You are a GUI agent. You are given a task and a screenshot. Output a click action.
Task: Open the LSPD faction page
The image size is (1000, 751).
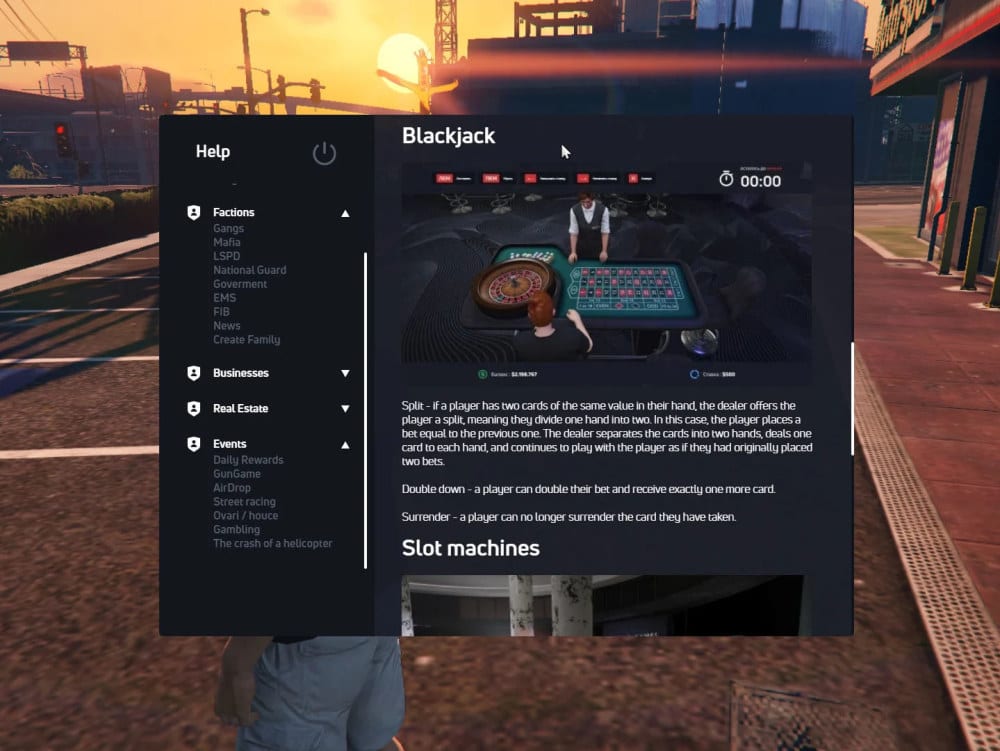coord(226,256)
